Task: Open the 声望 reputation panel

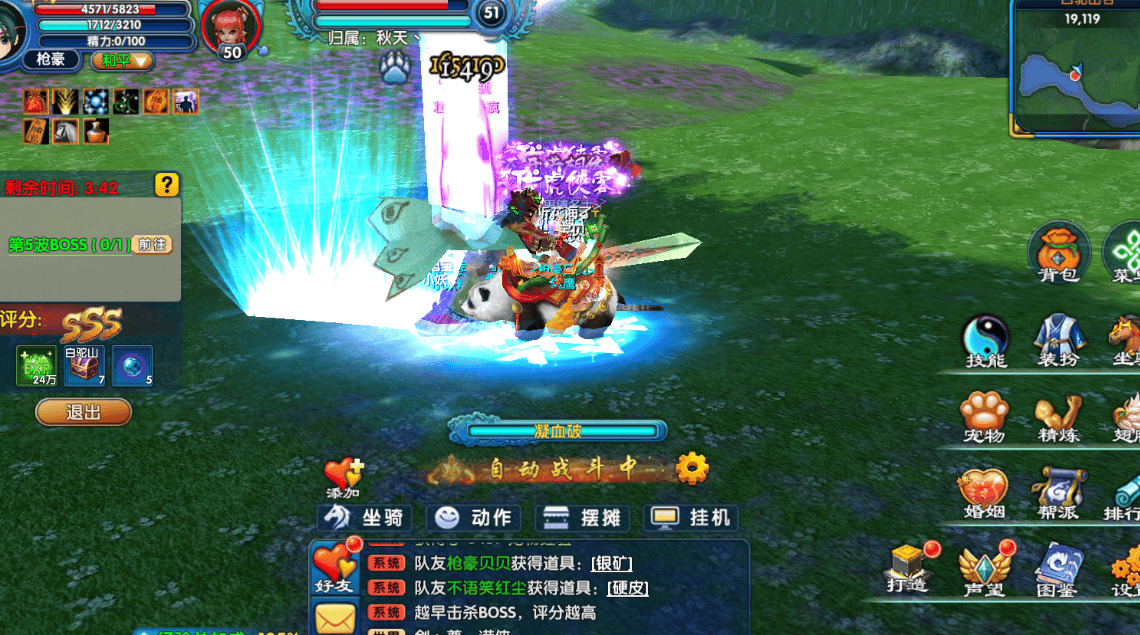Action: pyautogui.click(x=982, y=570)
